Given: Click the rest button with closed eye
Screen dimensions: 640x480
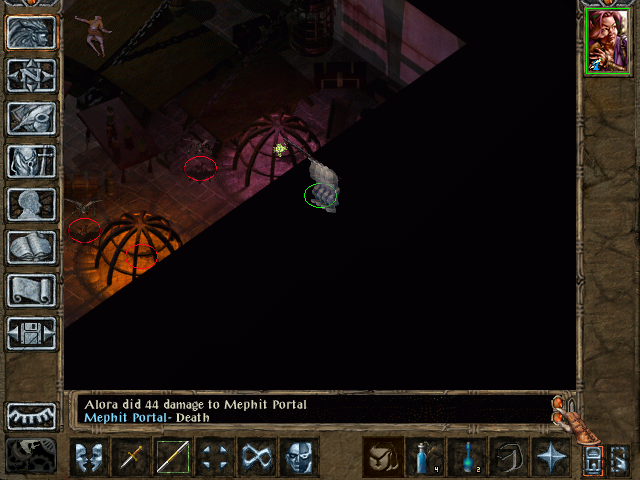Looking at the screenshot, I should click(x=31, y=416).
